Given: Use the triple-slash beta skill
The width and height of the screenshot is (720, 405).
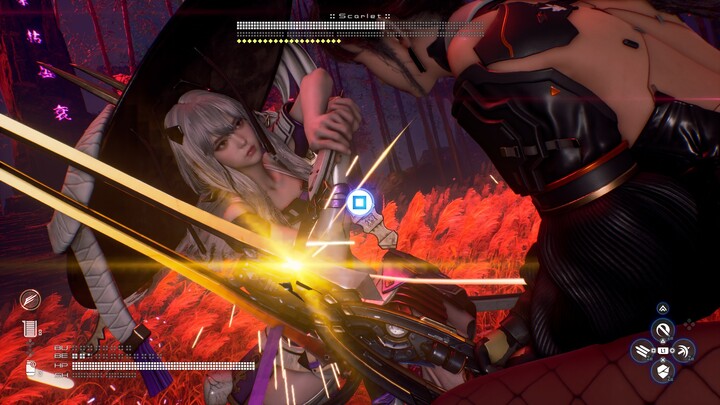Looking at the screenshot, I should pos(641,351).
